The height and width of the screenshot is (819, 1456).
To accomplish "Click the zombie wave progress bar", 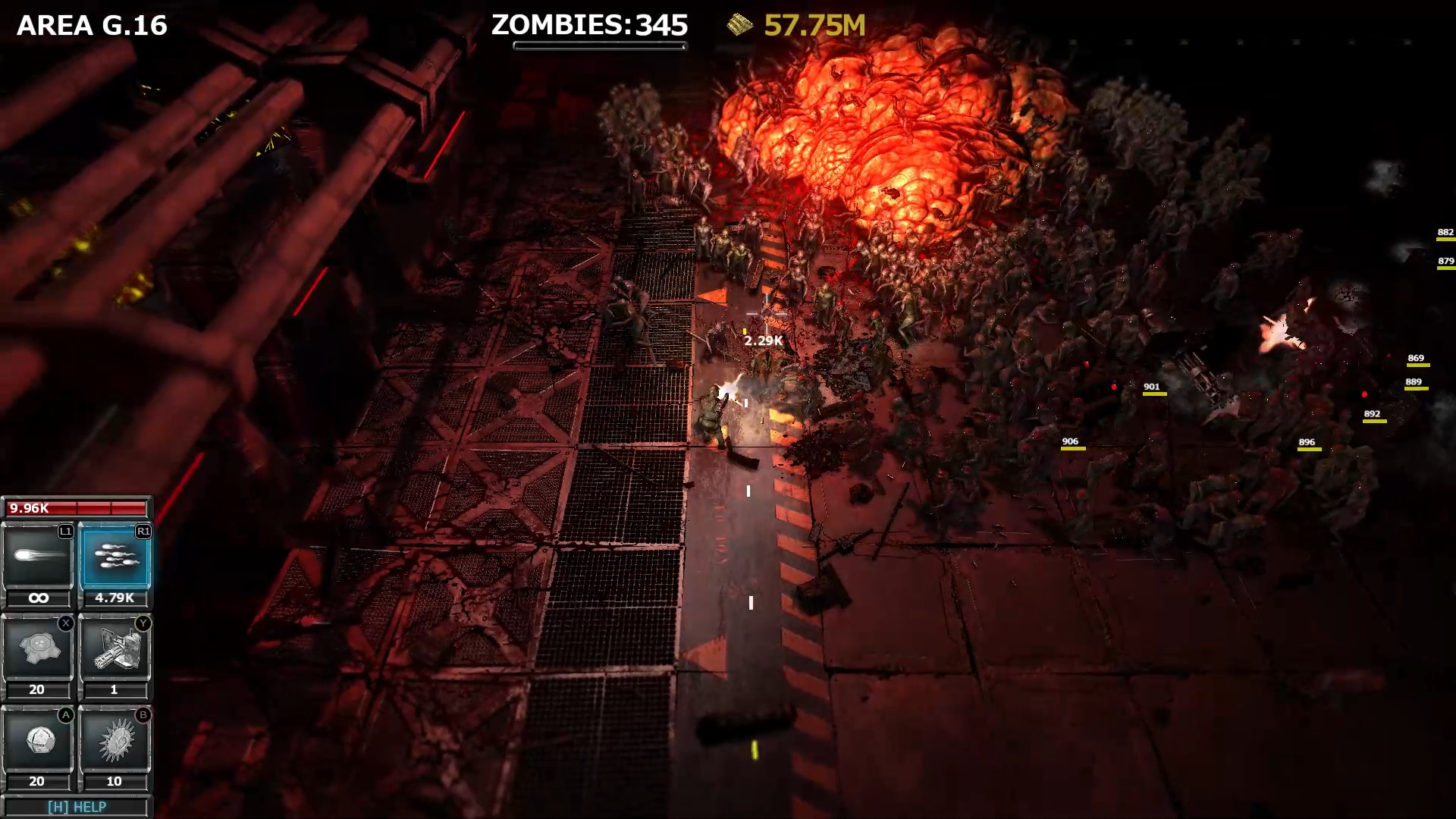I will click(x=600, y=45).
